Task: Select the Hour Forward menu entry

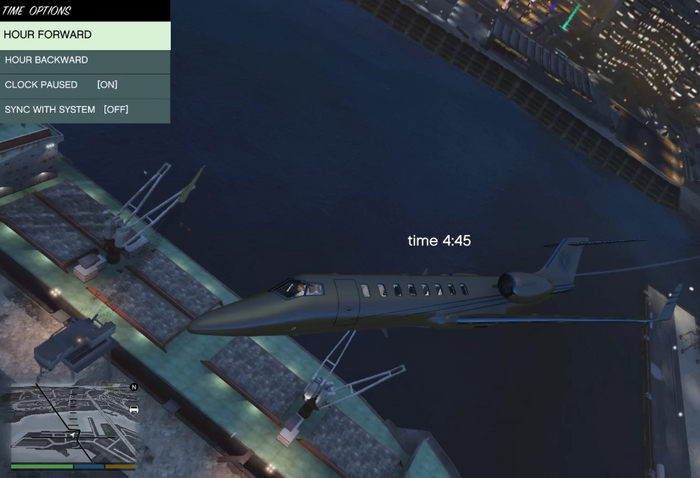Action: click(85, 35)
